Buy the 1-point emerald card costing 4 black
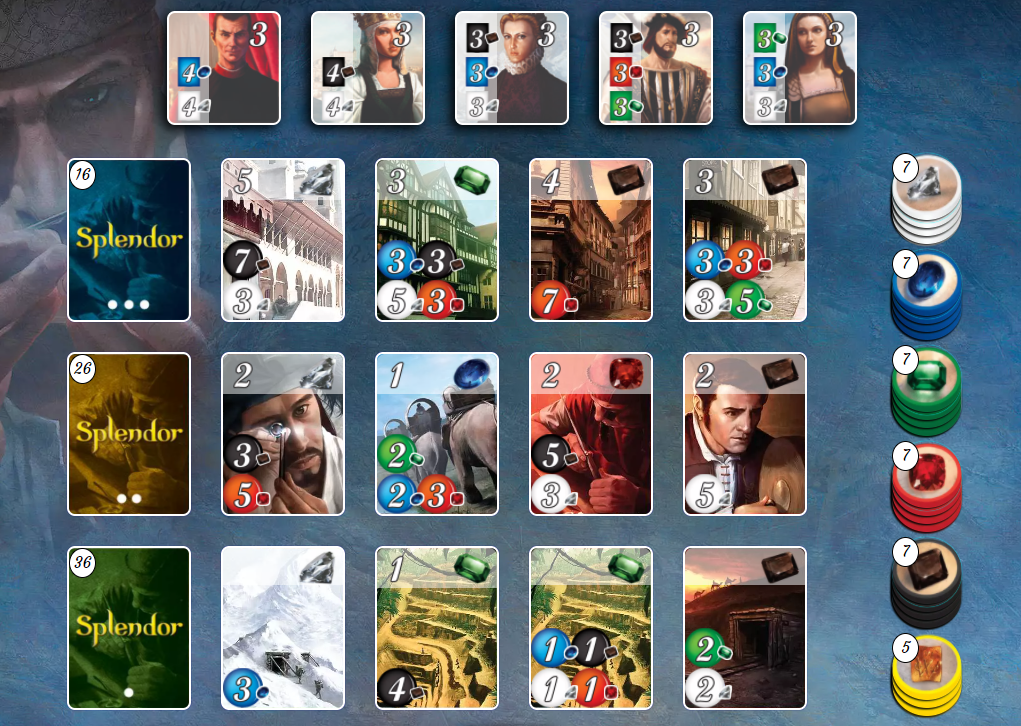 pos(437,628)
